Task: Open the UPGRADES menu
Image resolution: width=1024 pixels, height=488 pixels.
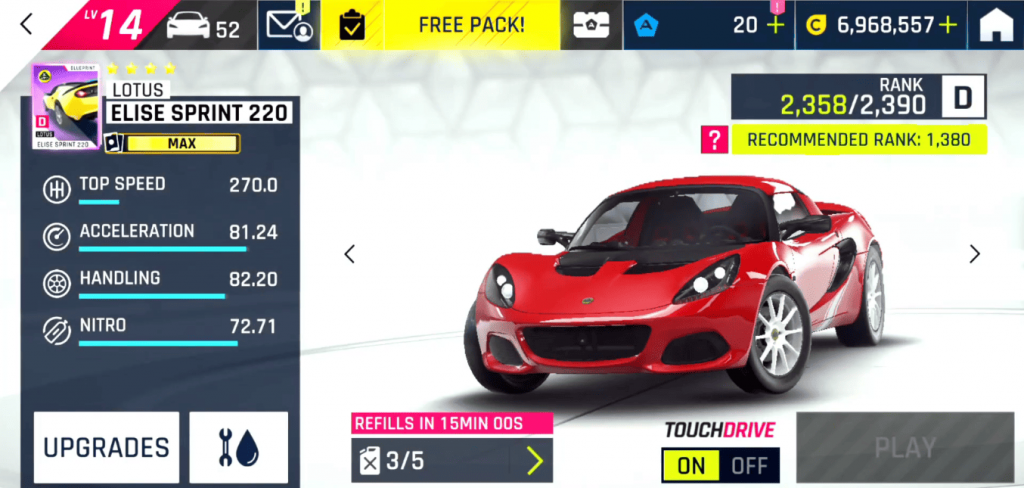Action: pyautogui.click(x=106, y=447)
